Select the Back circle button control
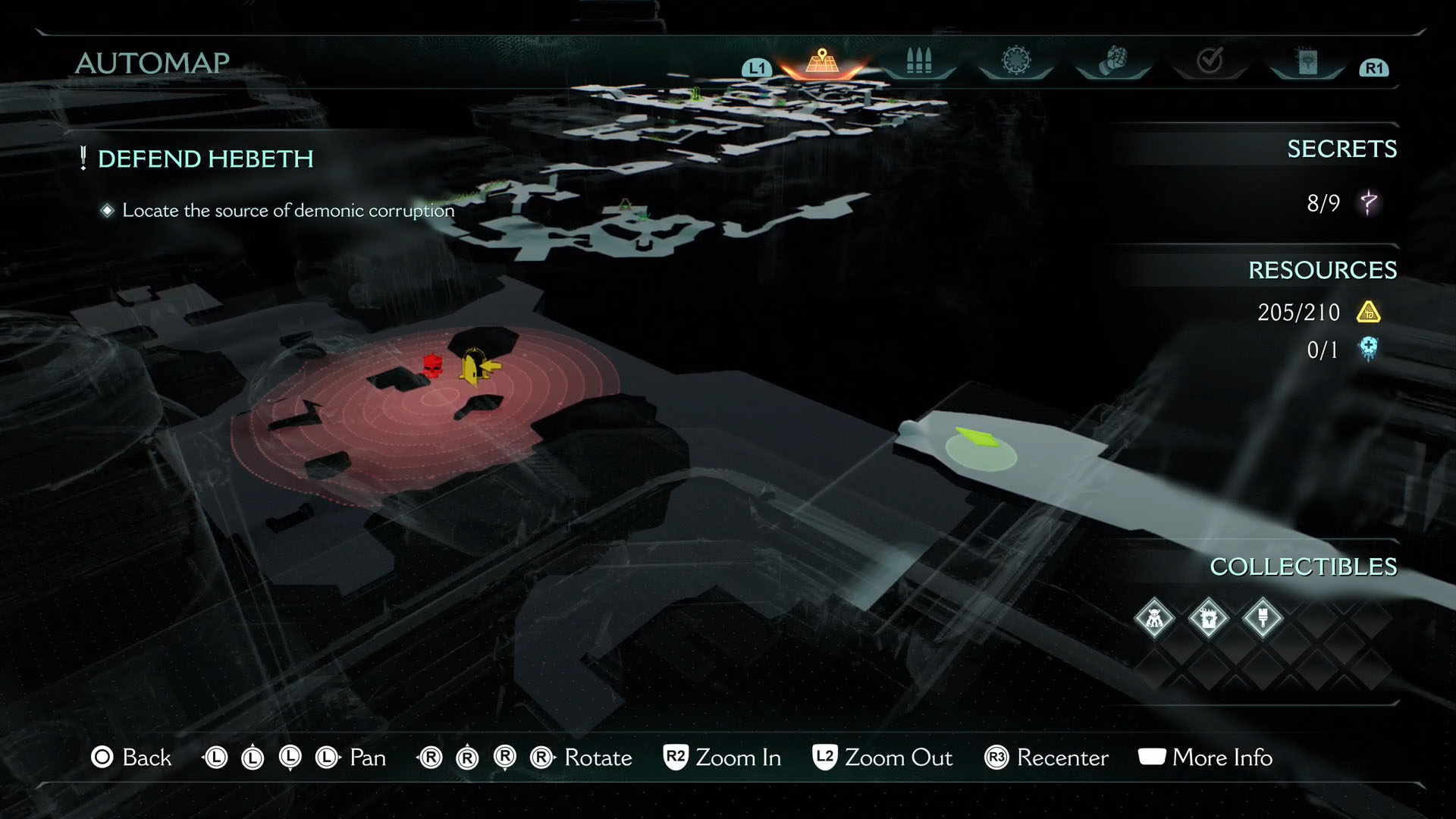 [x=102, y=758]
